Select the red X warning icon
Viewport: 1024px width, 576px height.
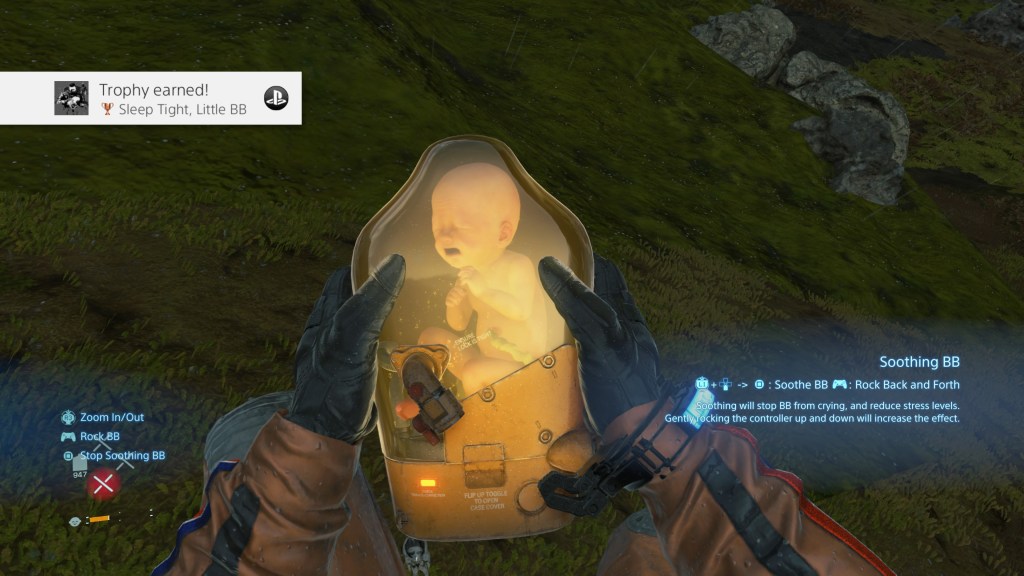tap(102, 485)
